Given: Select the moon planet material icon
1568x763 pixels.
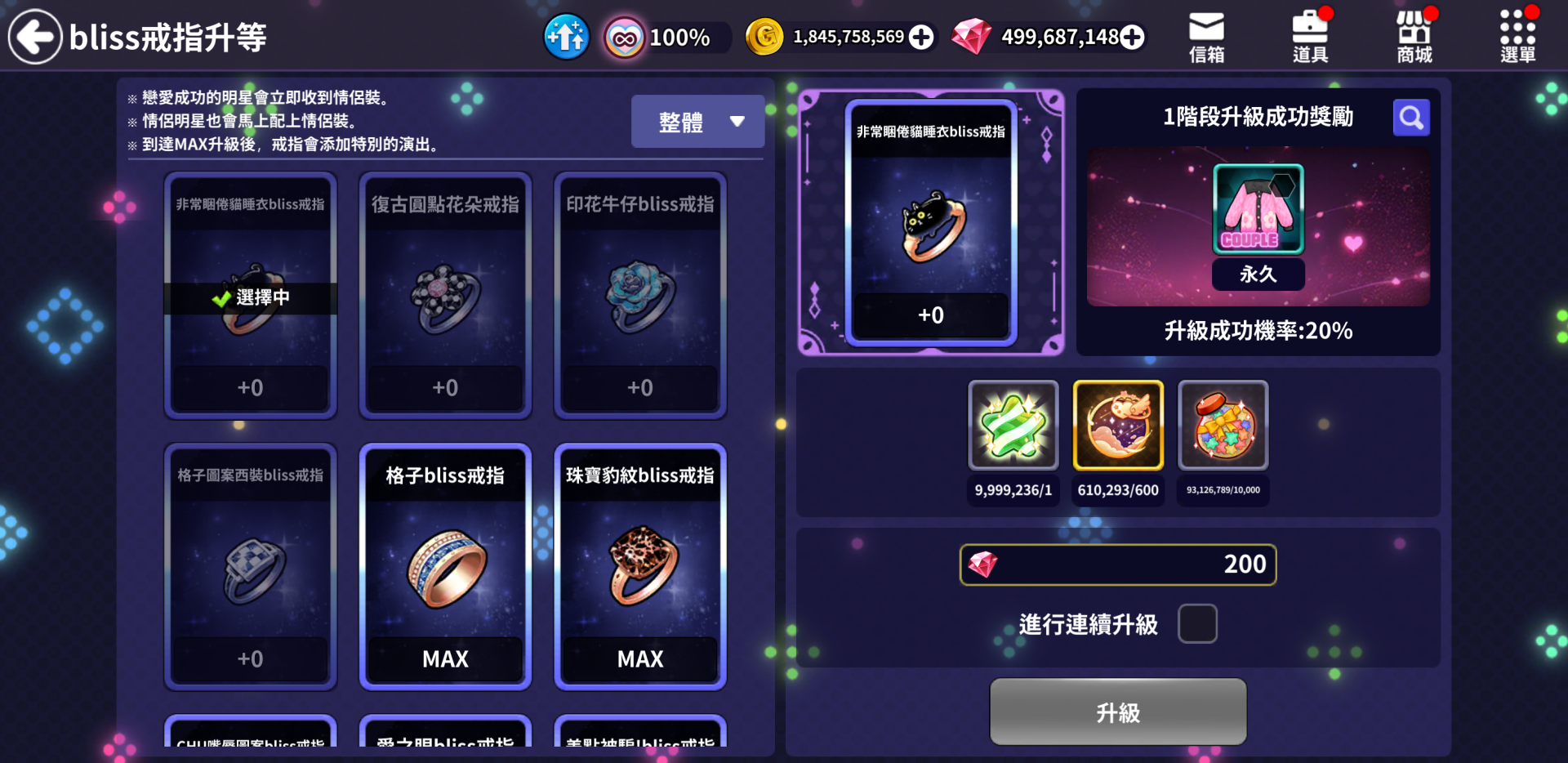Looking at the screenshot, I should (x=1117, y=426).
